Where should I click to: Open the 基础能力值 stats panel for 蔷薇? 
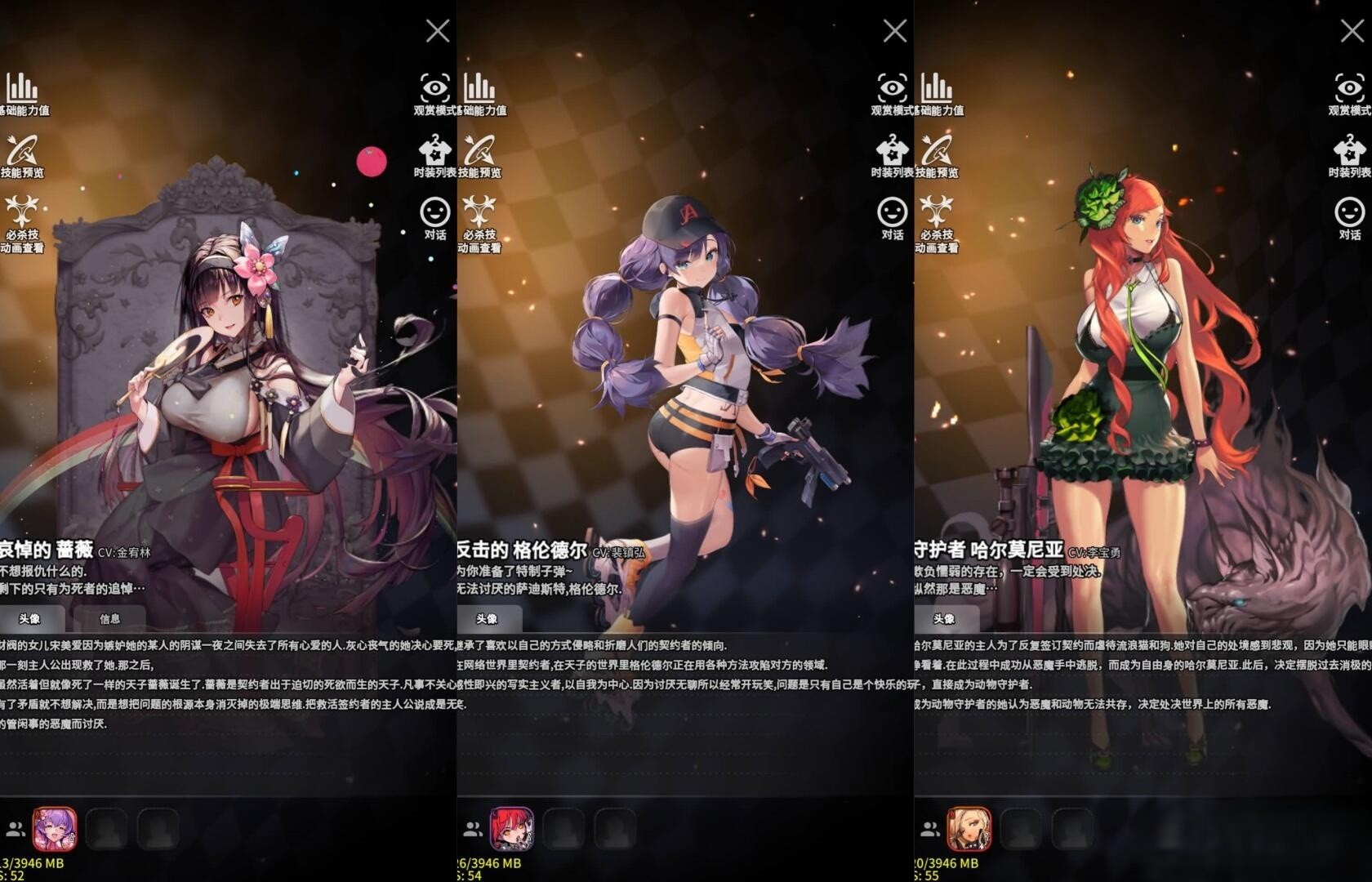tap(20, 90)
